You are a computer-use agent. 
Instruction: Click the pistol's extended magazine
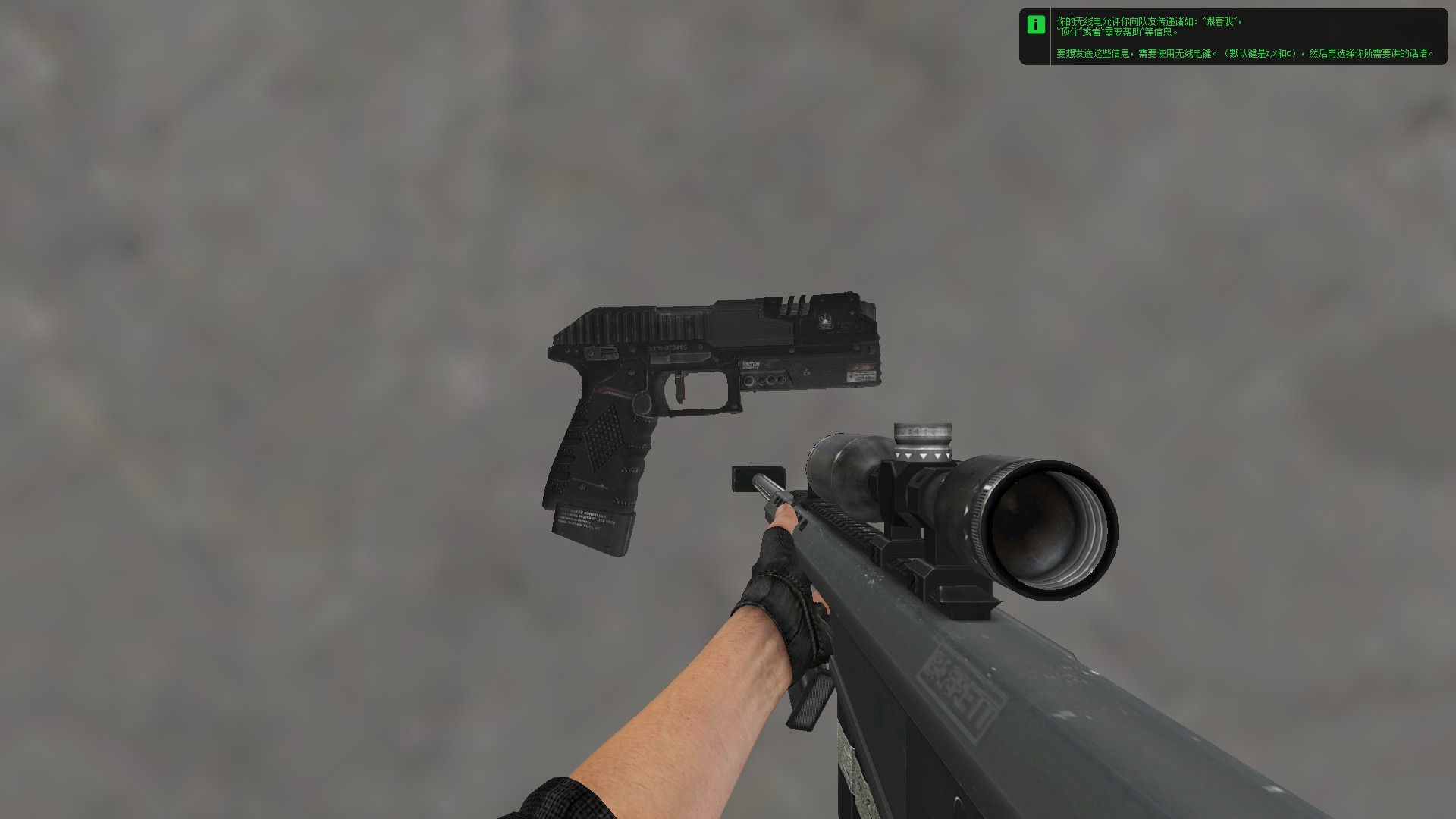point(591,523)
